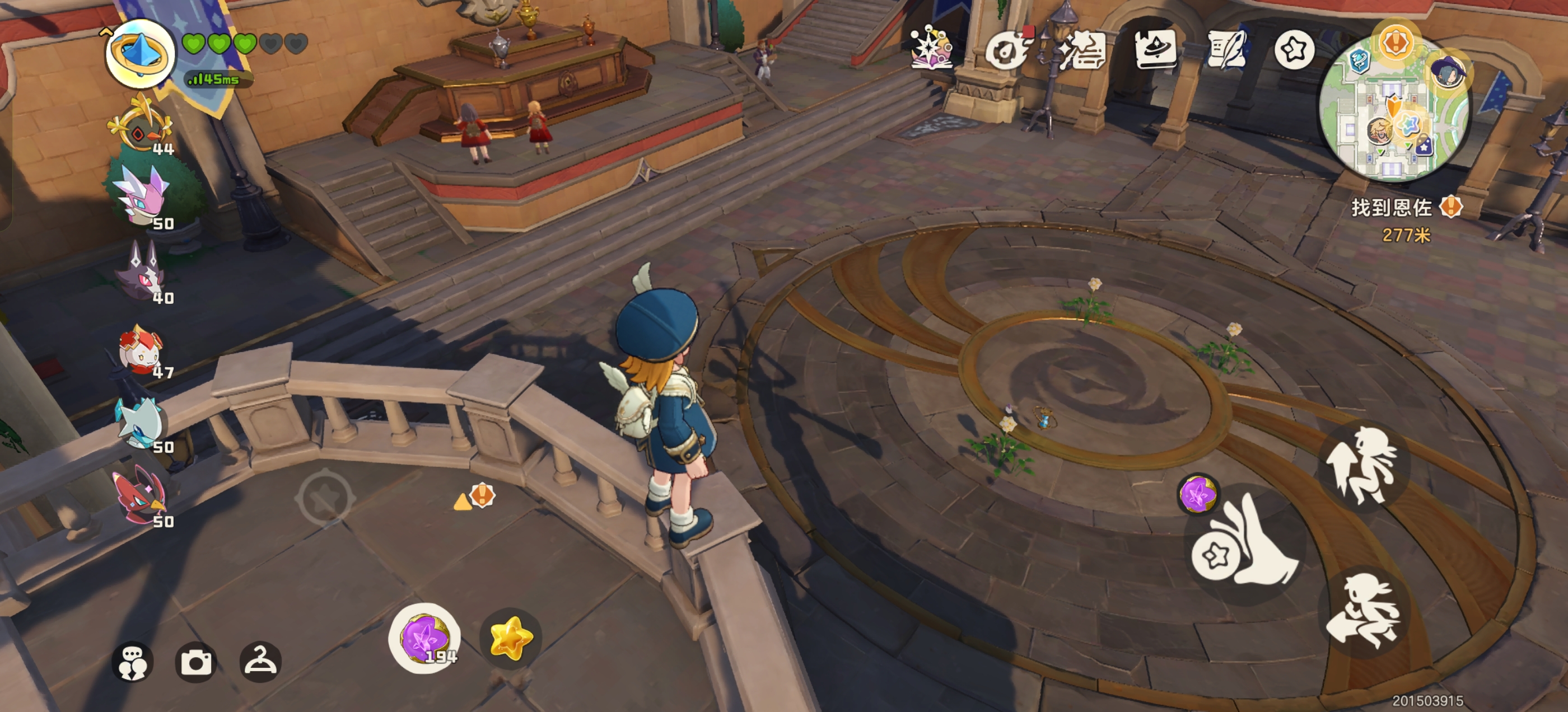
Task: Open the friends social menu
Action: tap(132, 662)
